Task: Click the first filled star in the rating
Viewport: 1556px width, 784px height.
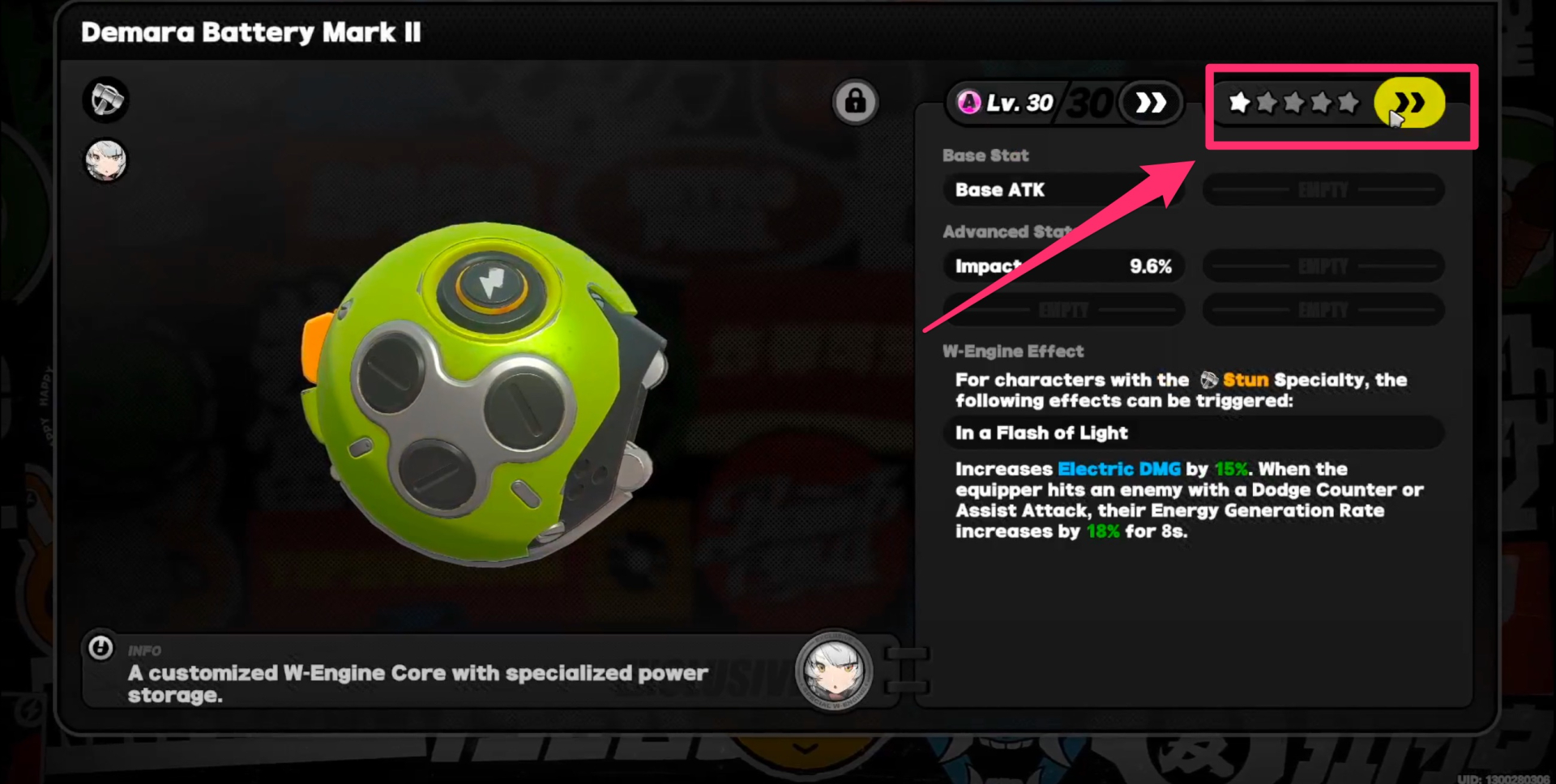Action: (1240, 104)
